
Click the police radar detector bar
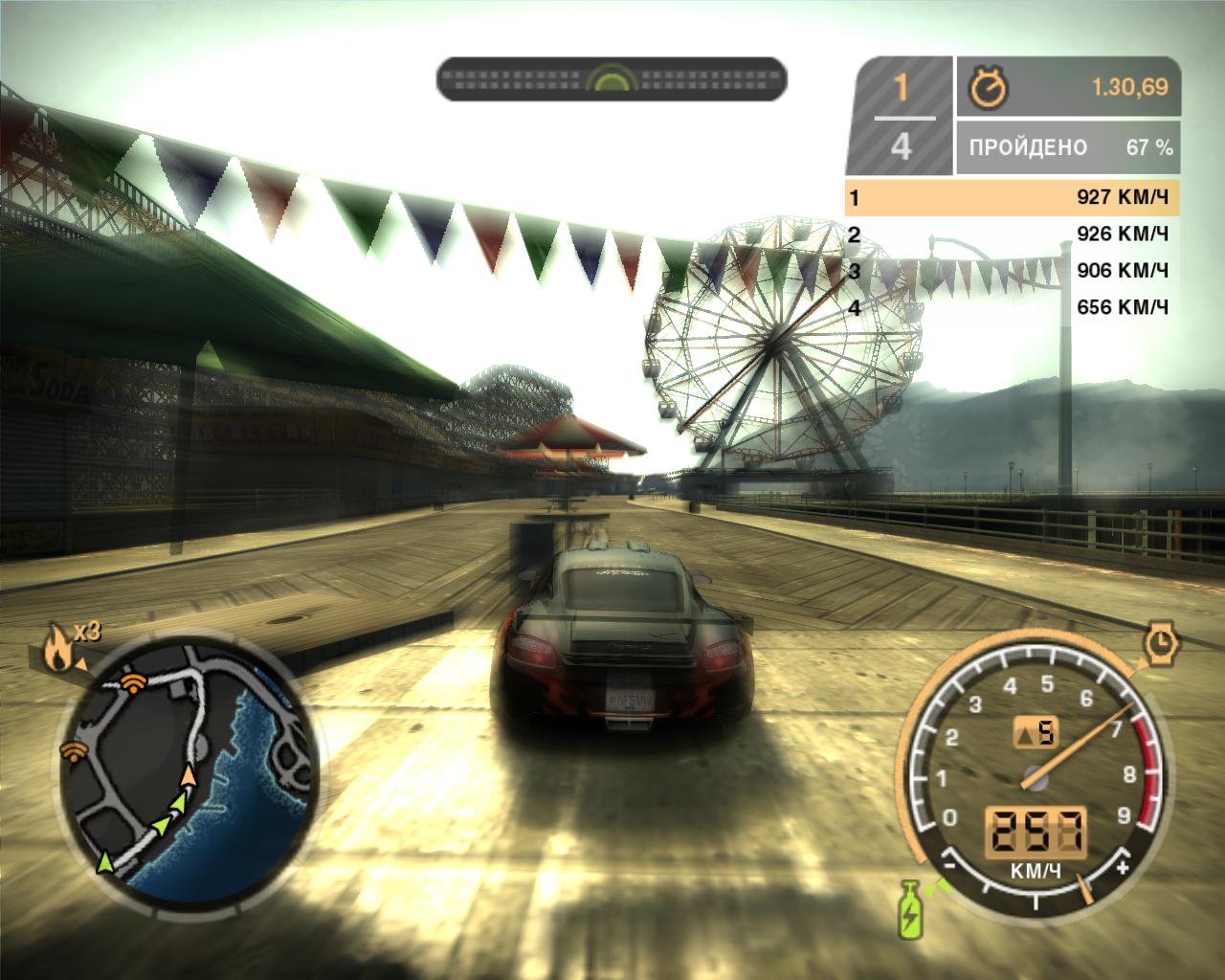[x=612, y=78]
